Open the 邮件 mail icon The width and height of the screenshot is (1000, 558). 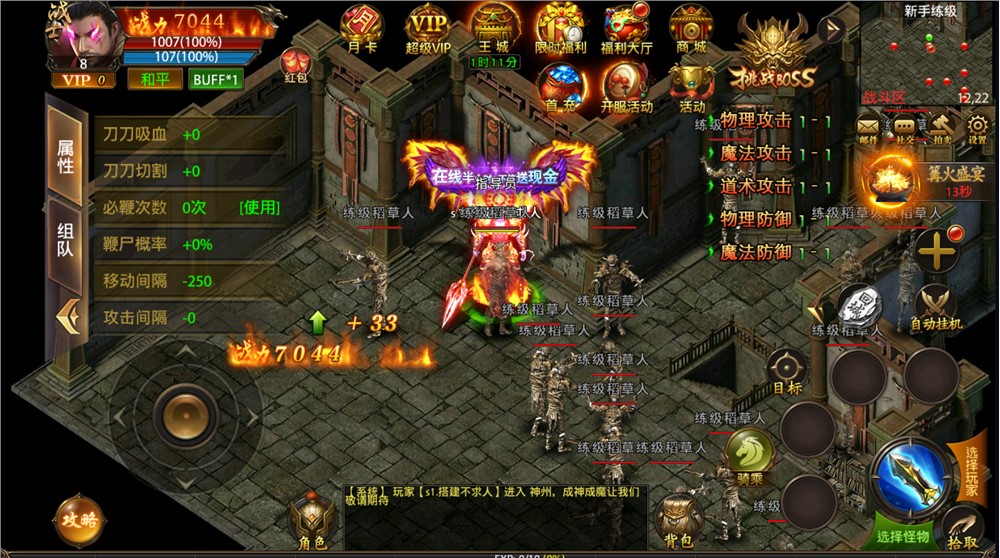[868, 128]
